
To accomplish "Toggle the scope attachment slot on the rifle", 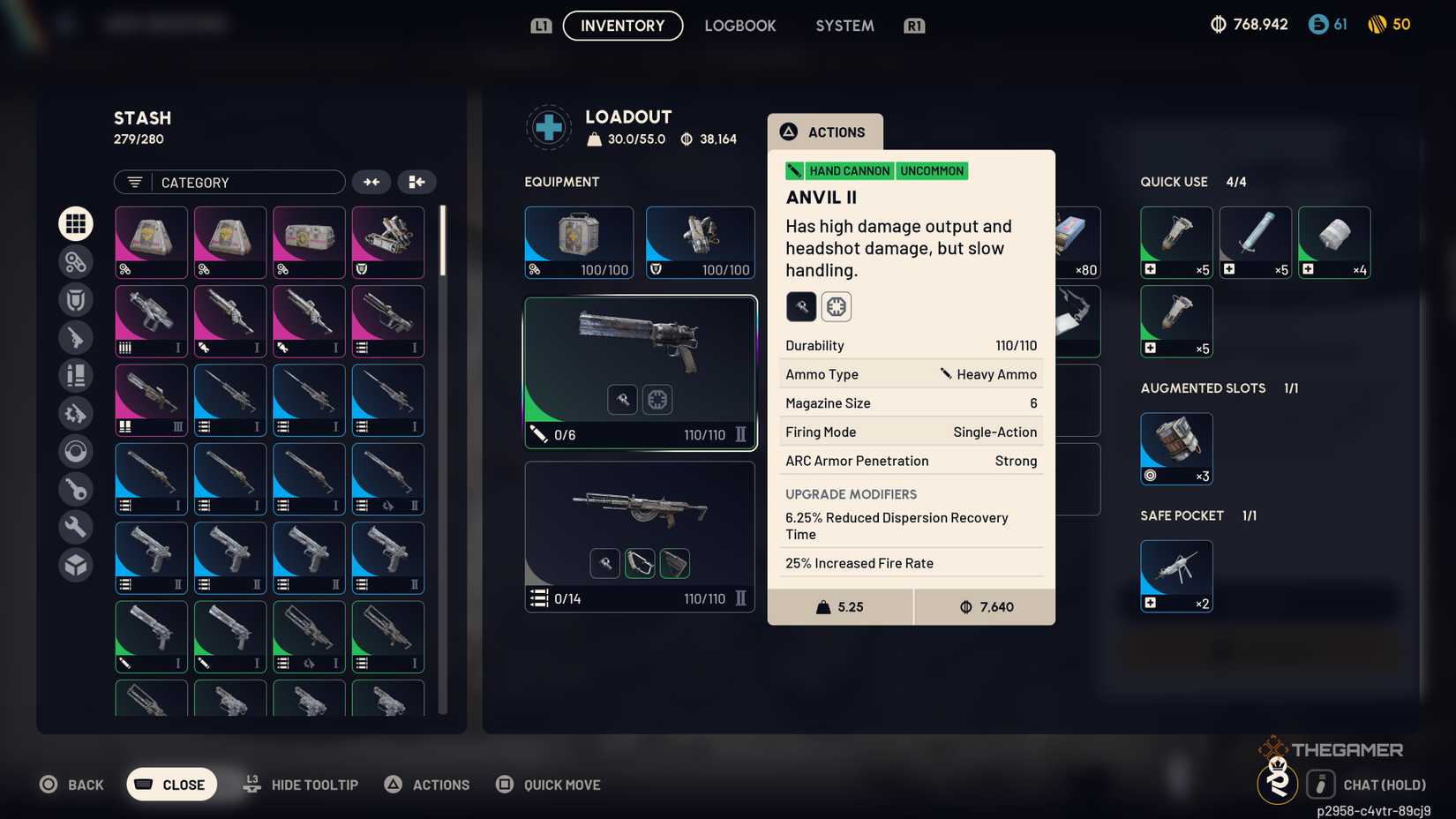I will point(640,563).
